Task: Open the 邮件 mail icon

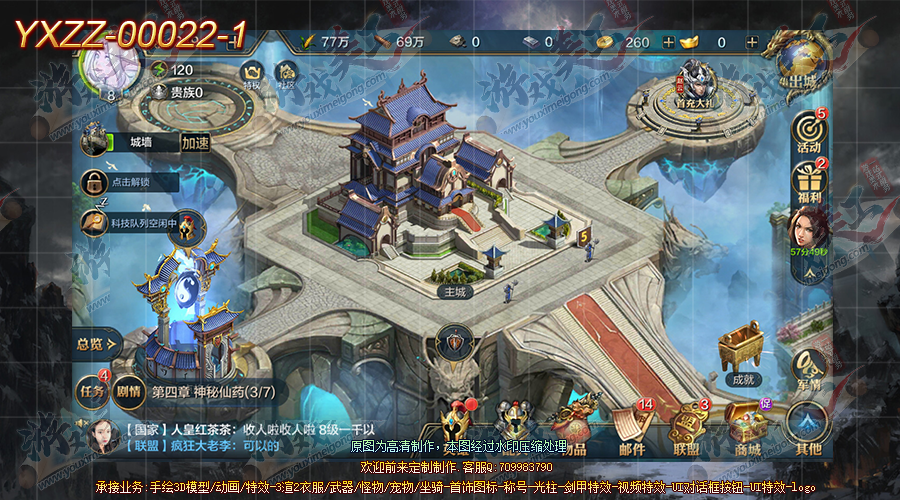Action: click(x=631, y=427)
